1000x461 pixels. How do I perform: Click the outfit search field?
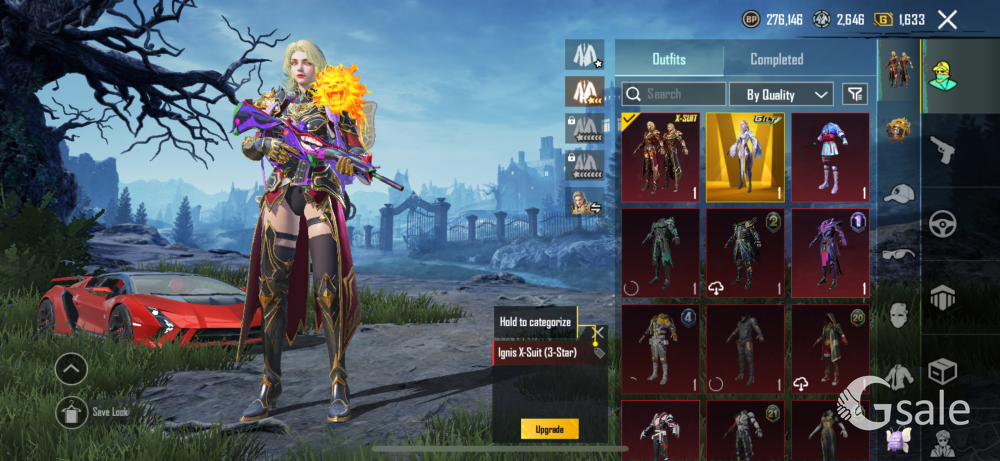674,94
